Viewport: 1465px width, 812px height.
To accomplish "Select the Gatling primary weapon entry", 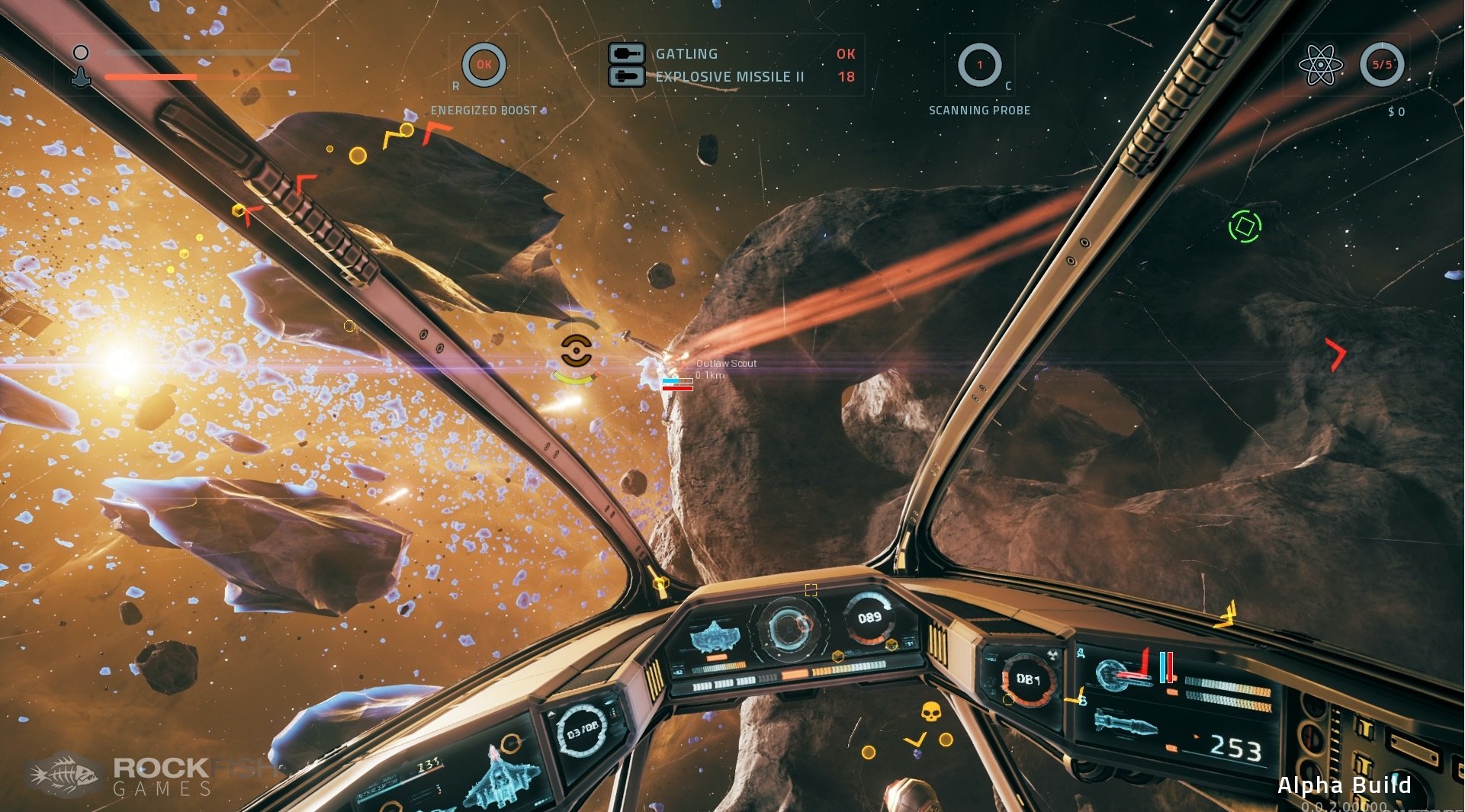I will pyautogui.click(x=686, y=54).
